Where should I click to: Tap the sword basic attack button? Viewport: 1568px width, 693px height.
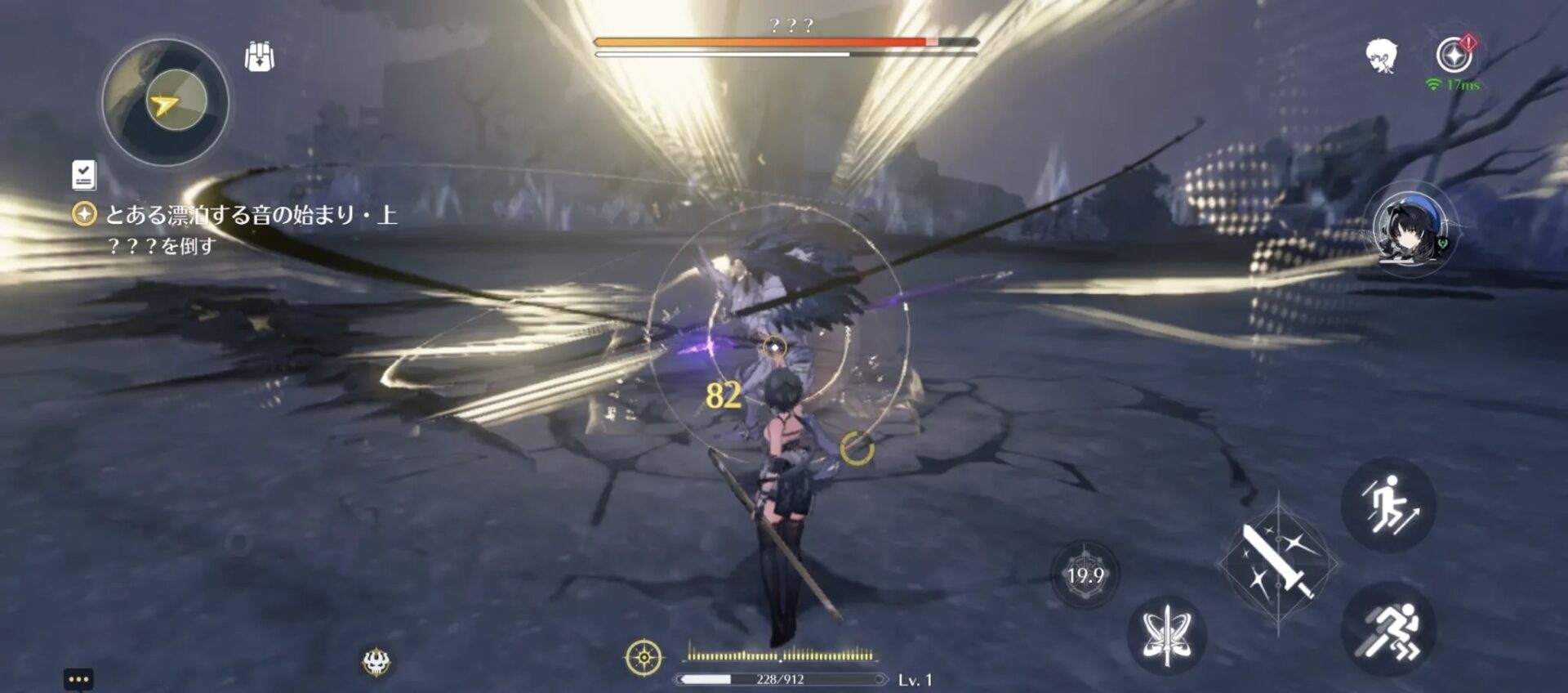tap(1278, 562)
